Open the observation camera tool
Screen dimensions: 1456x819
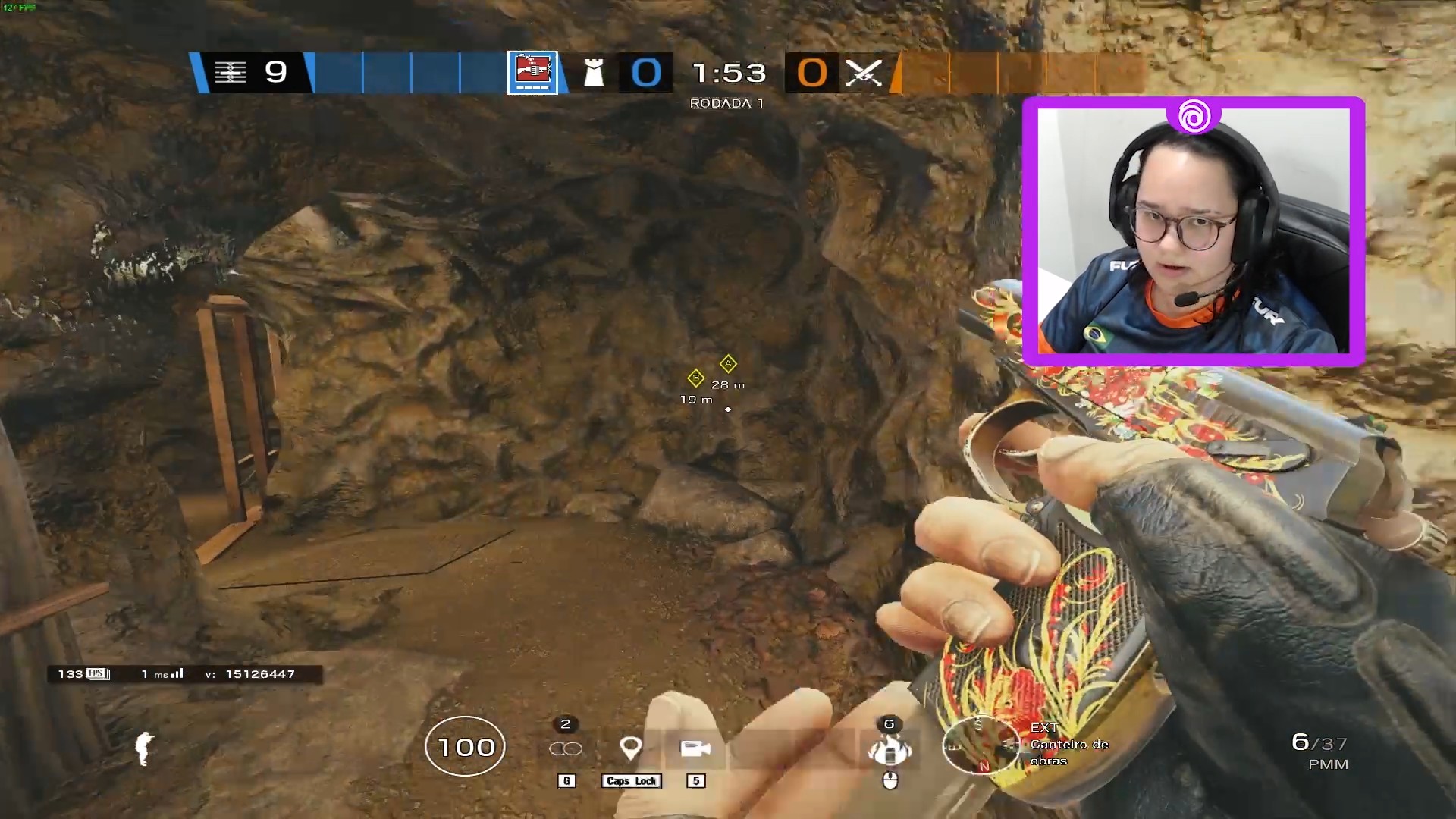coord(695,748)
